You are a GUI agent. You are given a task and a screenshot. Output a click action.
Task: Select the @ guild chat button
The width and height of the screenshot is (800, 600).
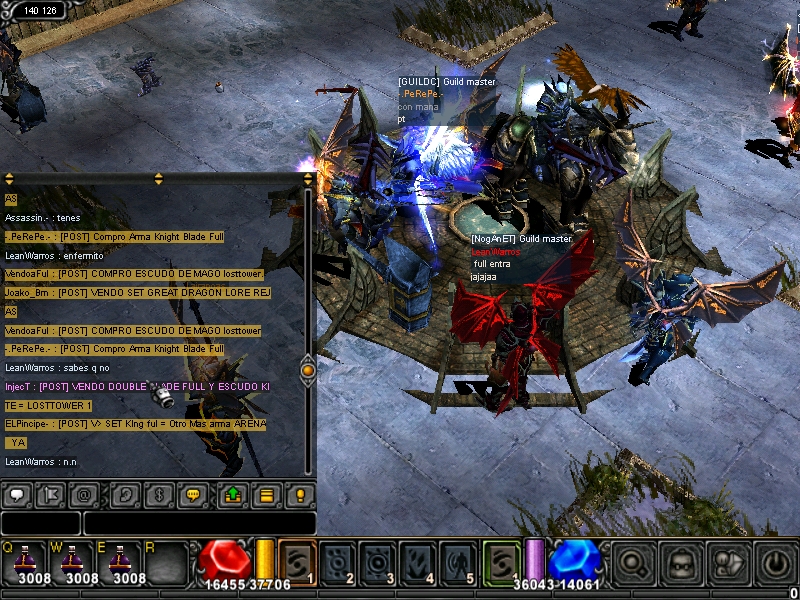click(84, 495)
